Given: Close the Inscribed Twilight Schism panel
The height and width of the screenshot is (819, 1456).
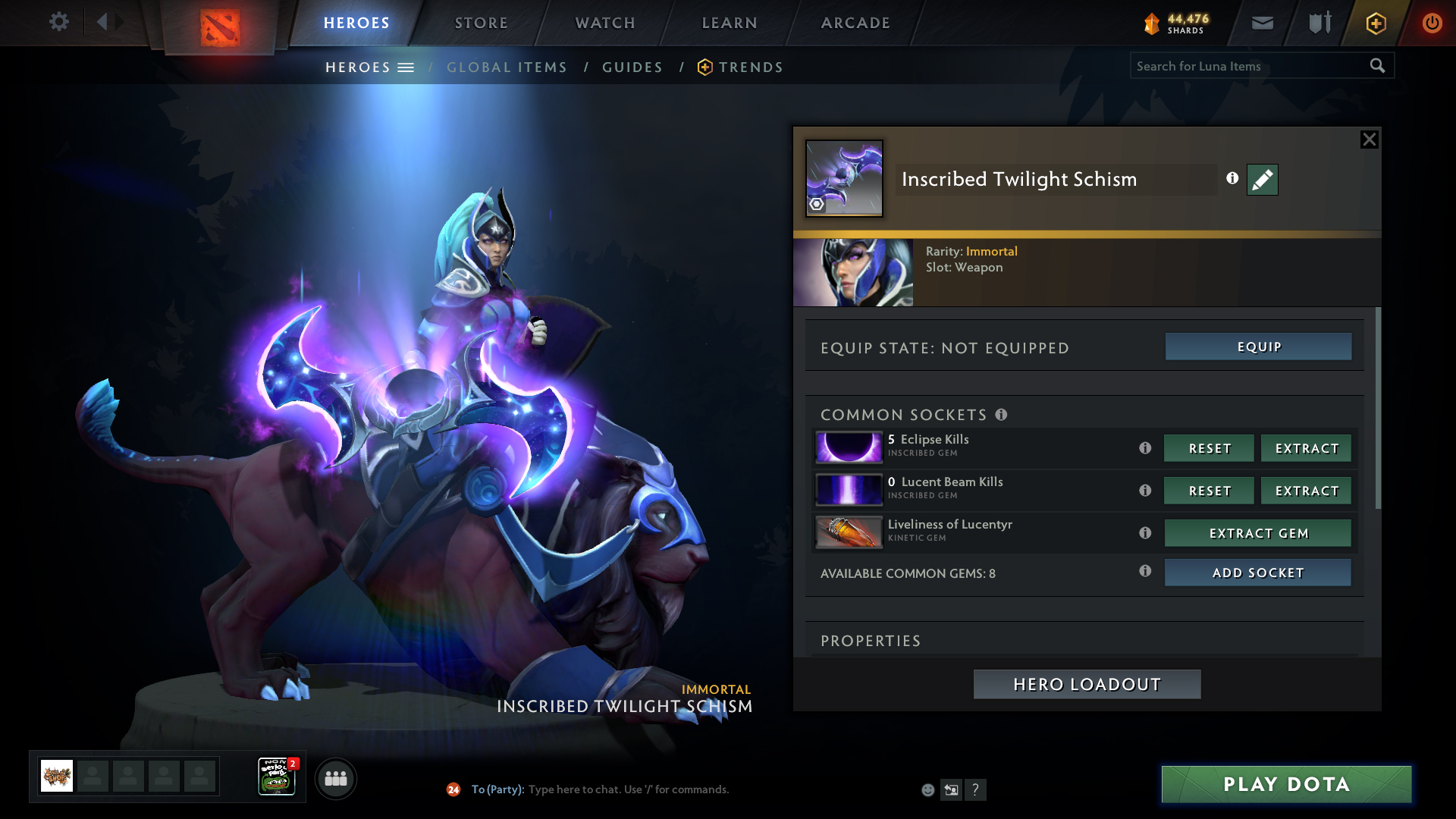Looking at the screenshot, I should 1369,140.
